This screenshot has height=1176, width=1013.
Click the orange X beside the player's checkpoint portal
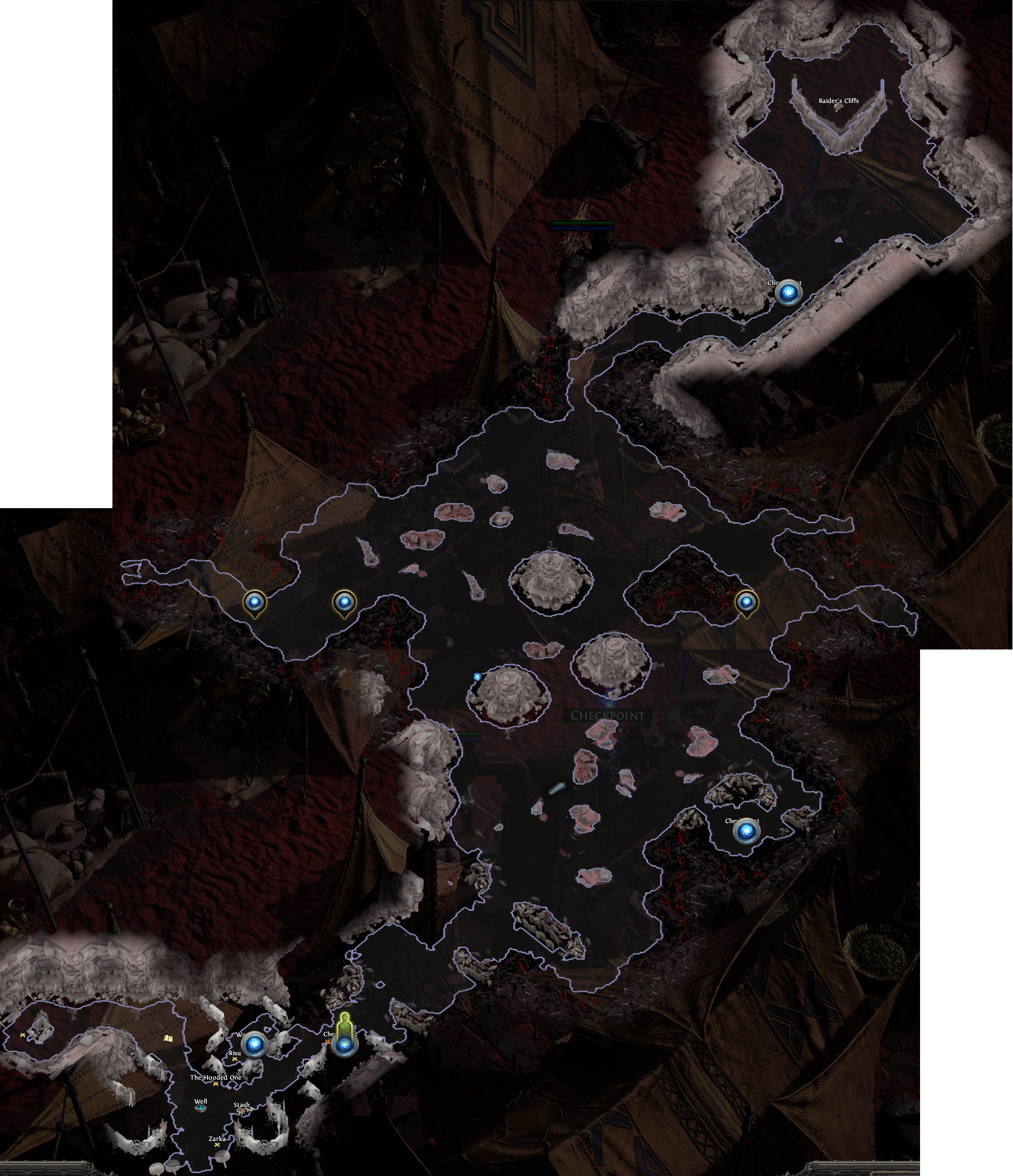coord(328,1041)
